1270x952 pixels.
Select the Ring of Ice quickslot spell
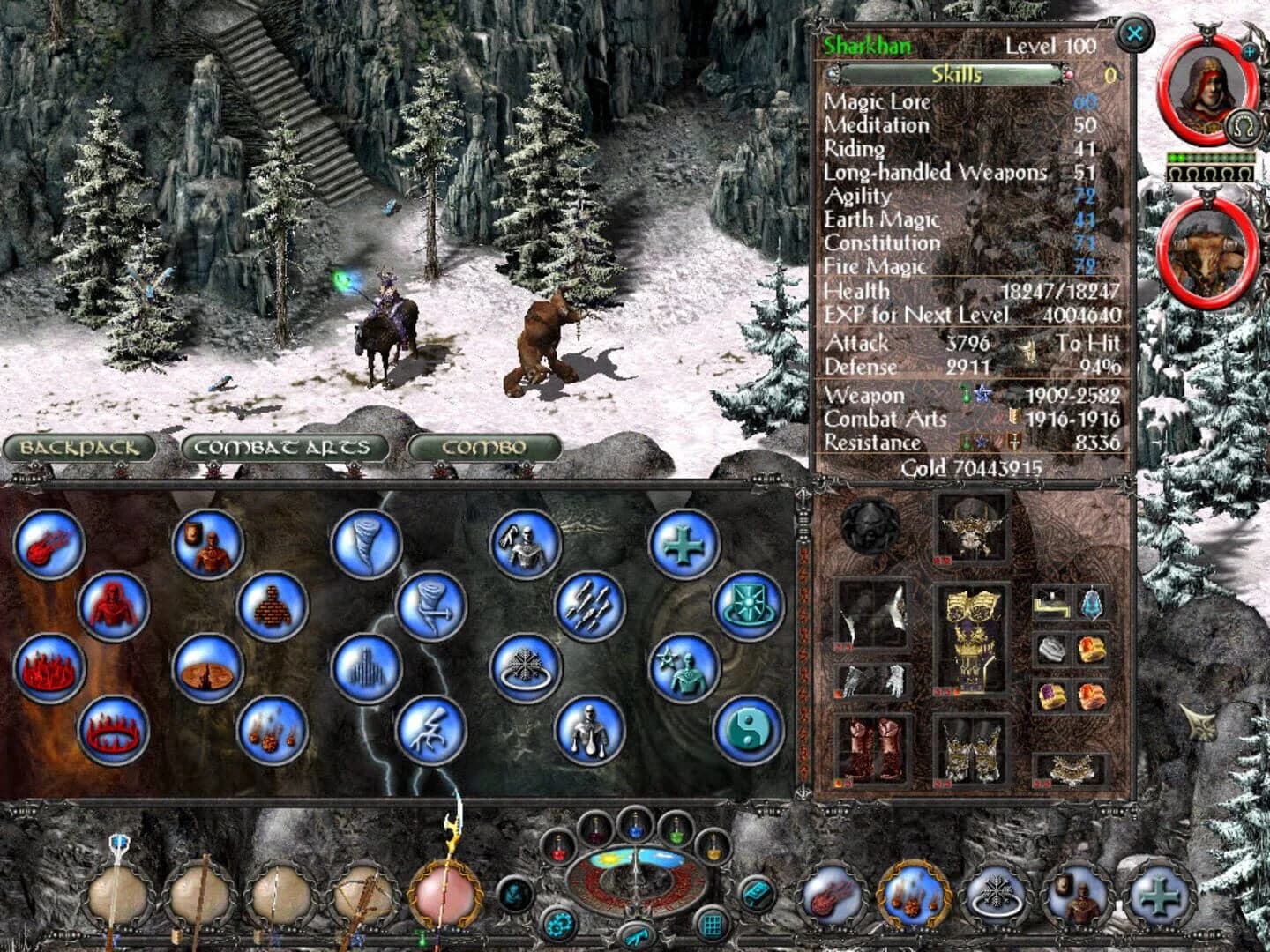[x=998, y=895]
